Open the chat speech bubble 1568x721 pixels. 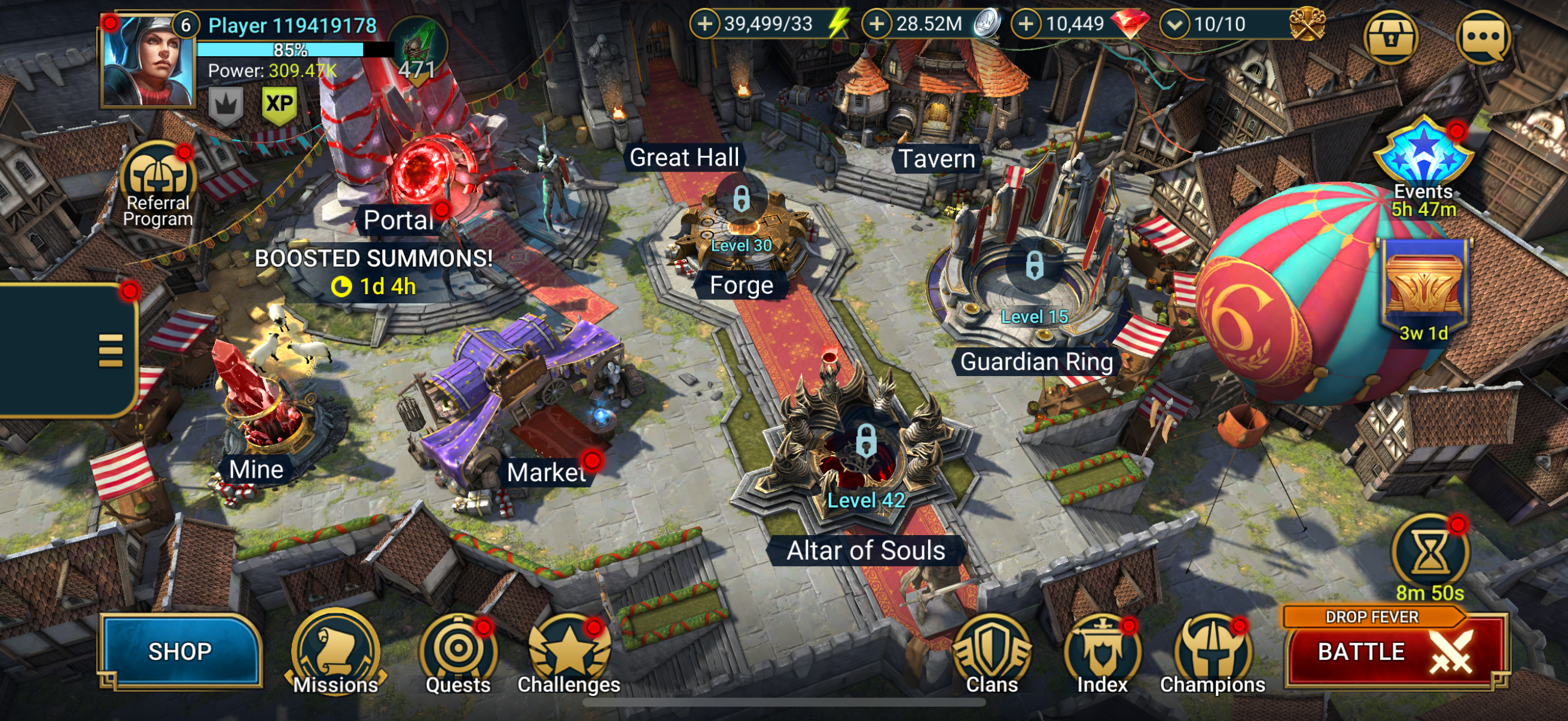1484,38
